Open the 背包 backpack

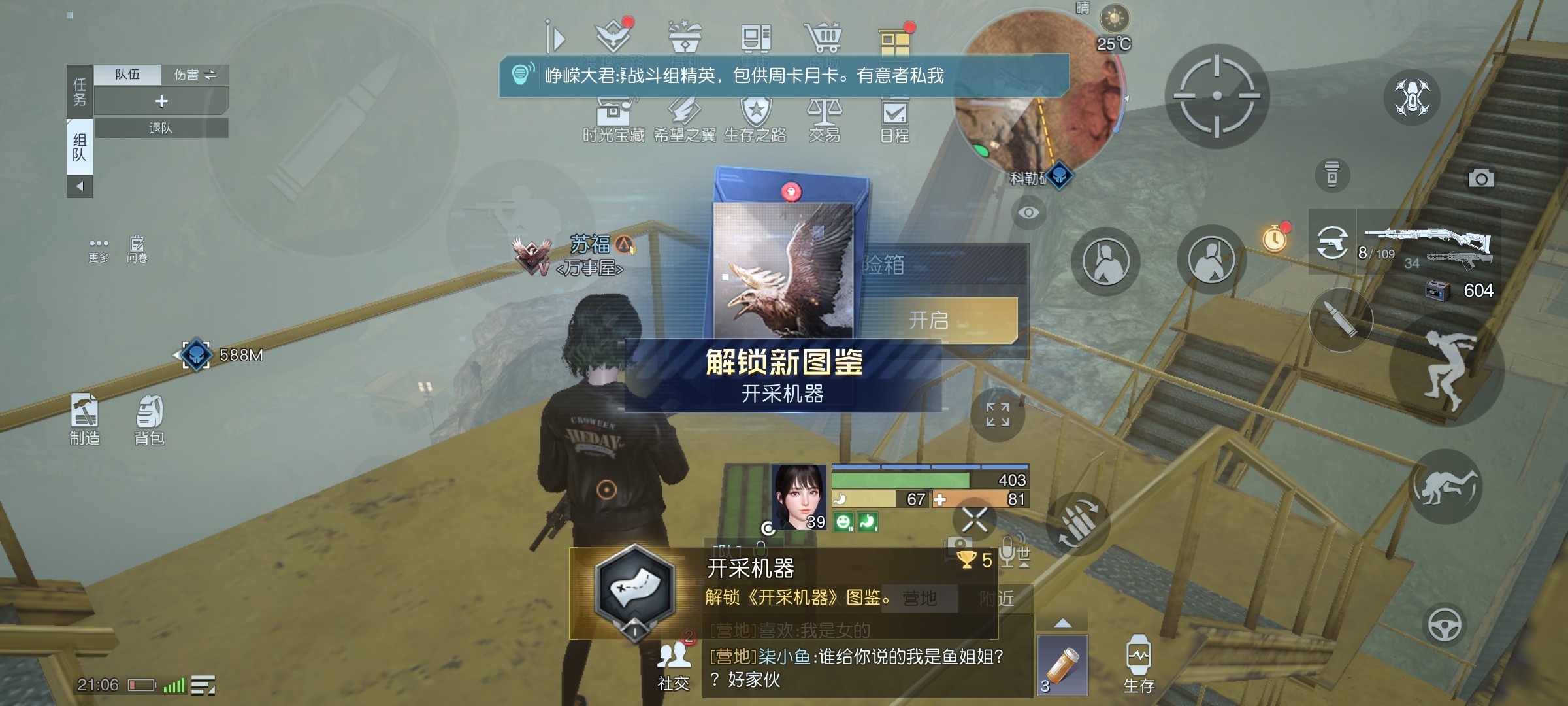(x=150, y=419)
